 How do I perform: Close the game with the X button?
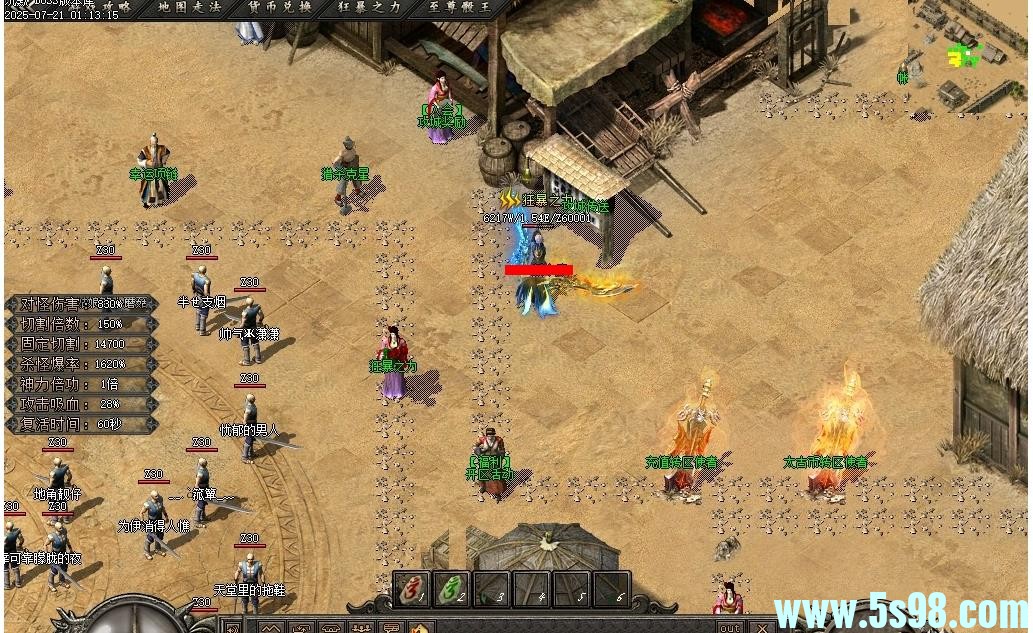click(762, 627)
